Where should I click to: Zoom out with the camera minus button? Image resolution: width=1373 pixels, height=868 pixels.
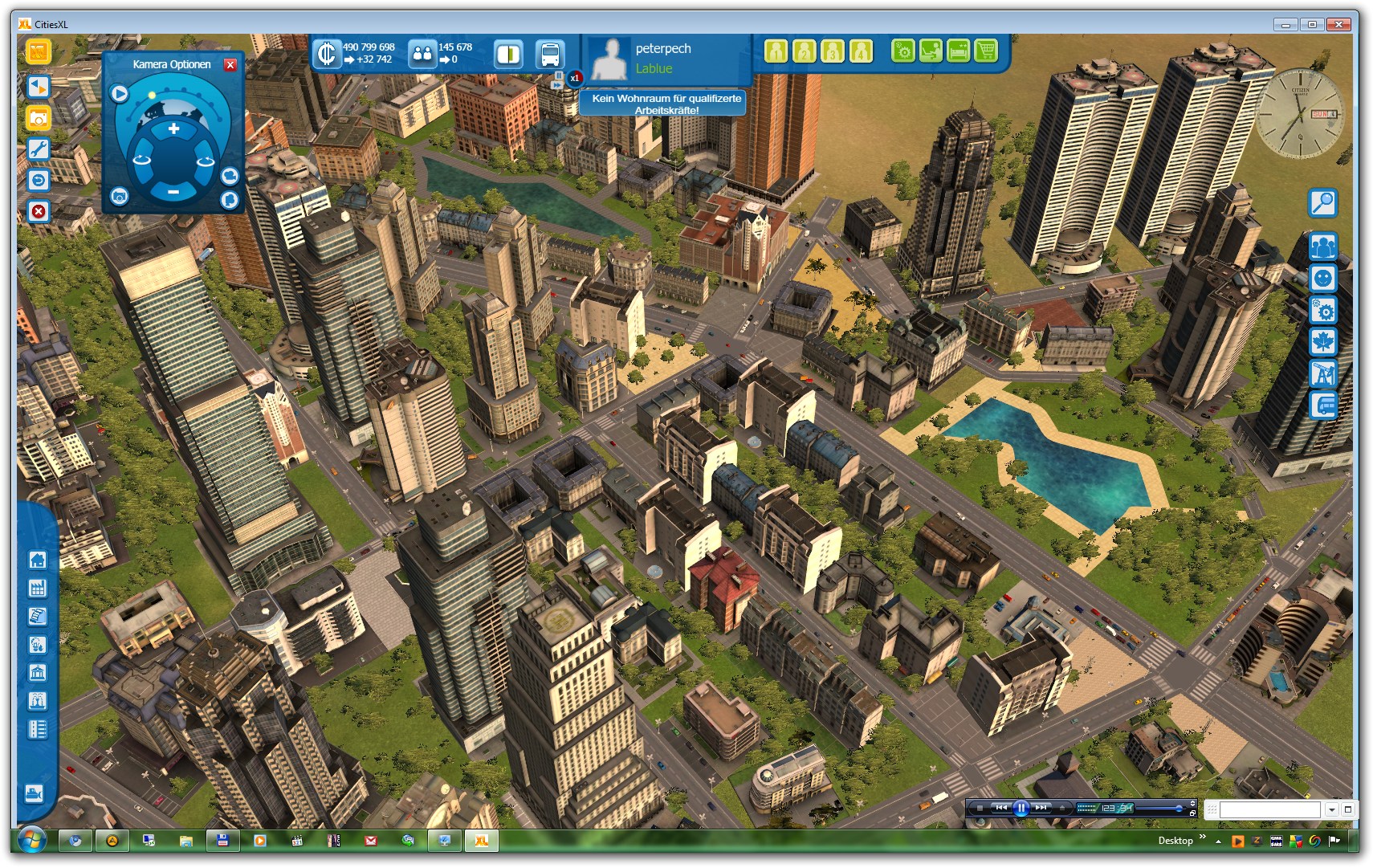(173, 191)
